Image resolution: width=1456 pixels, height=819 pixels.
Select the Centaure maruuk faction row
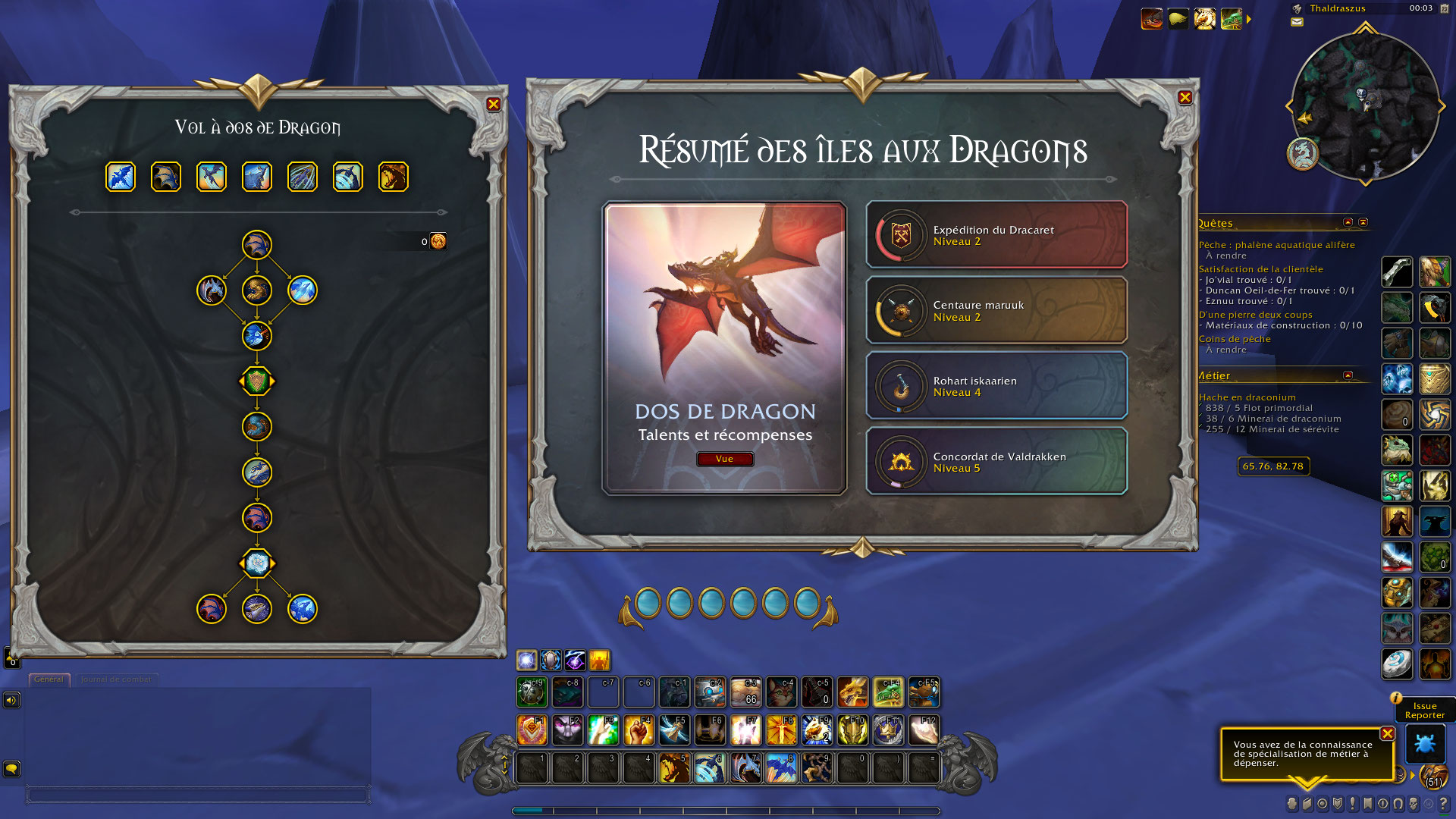(x=996, y=311)
